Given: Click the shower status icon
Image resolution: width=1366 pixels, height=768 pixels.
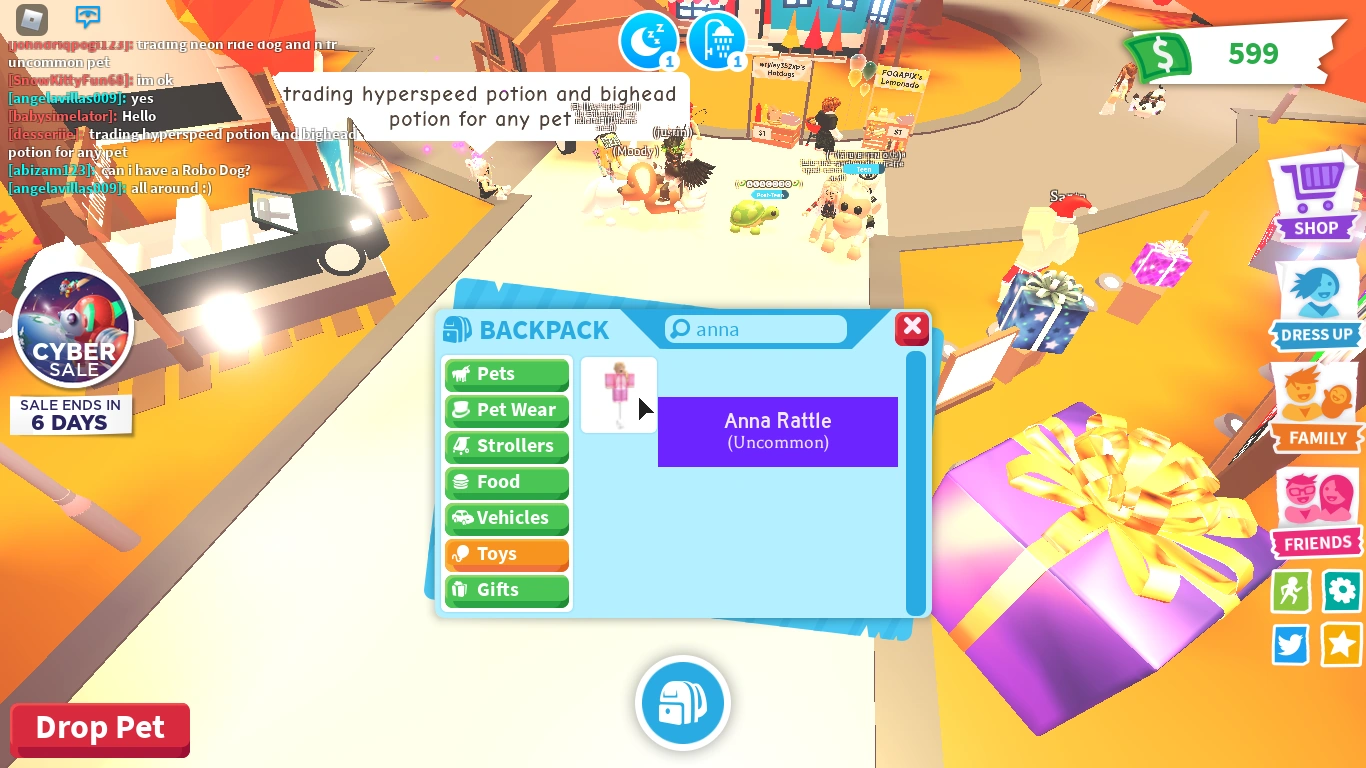Looking at the screenshot, I should coord(716,40).
